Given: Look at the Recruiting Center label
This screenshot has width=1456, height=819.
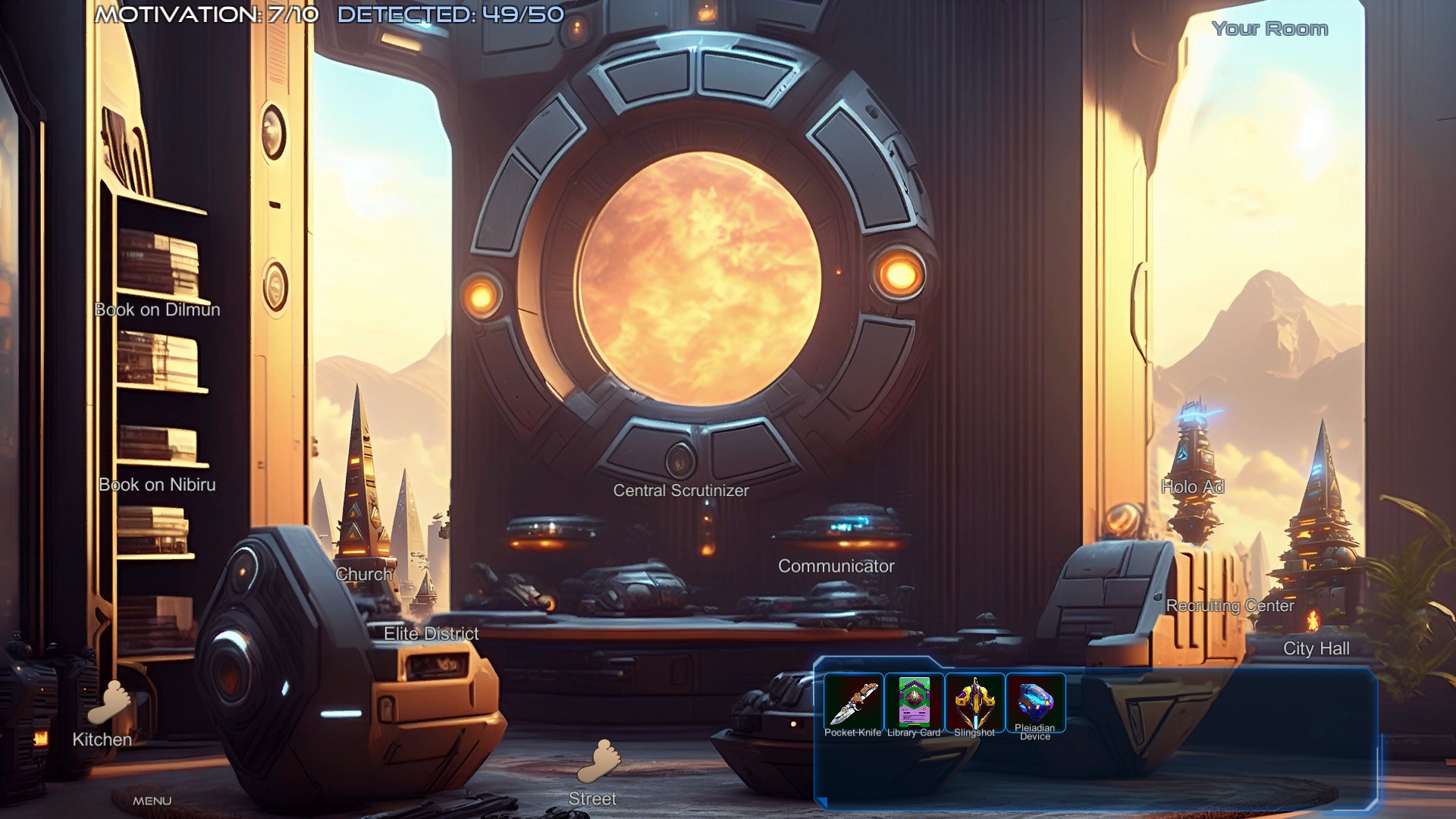Looking at the screenshot, I should tap(1229, 605).
